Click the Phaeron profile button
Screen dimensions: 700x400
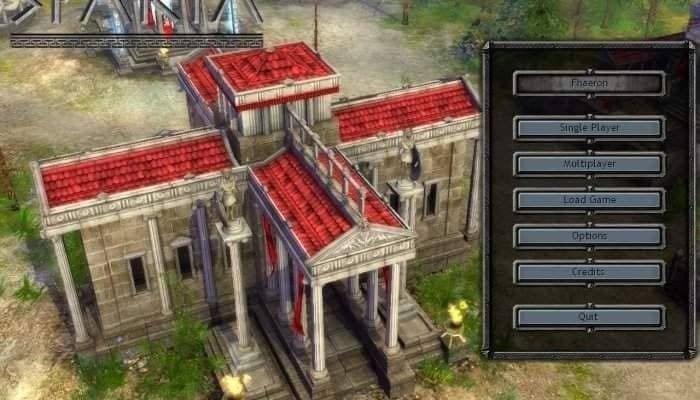click(589, 83)
